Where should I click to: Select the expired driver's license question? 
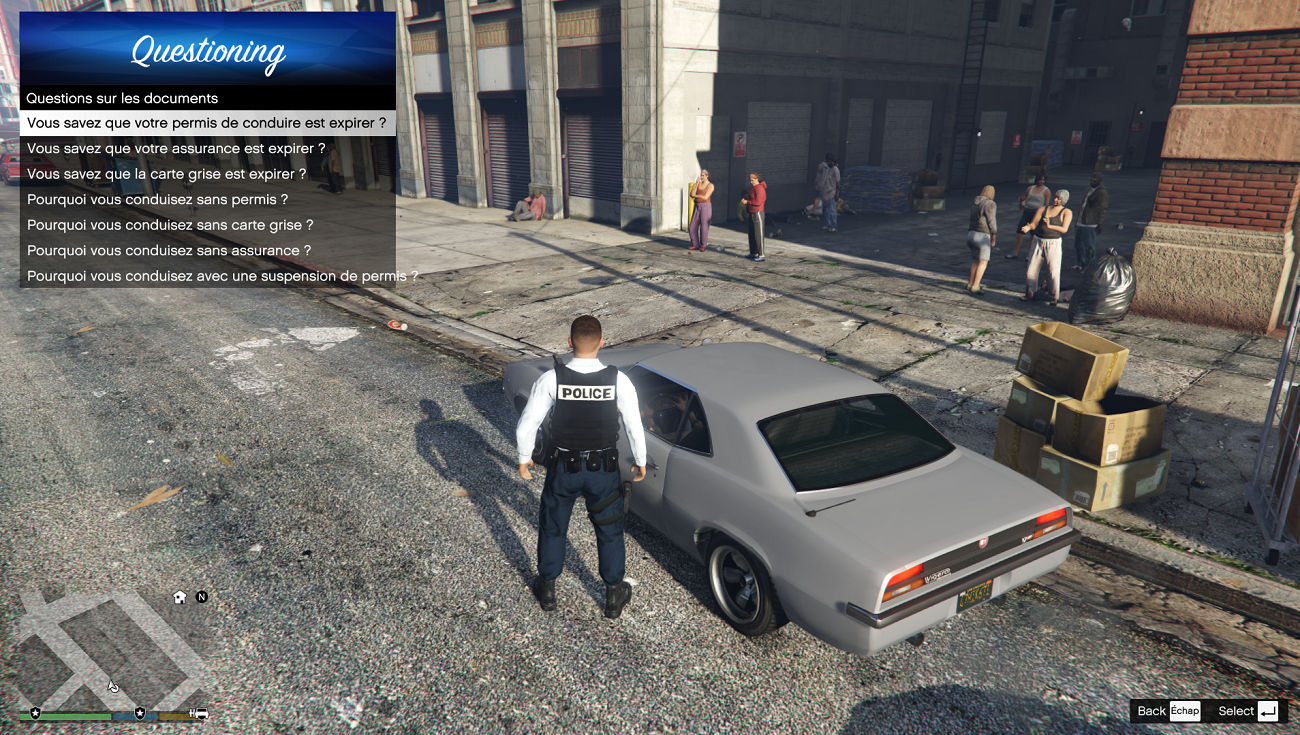[x=207, y=123]
